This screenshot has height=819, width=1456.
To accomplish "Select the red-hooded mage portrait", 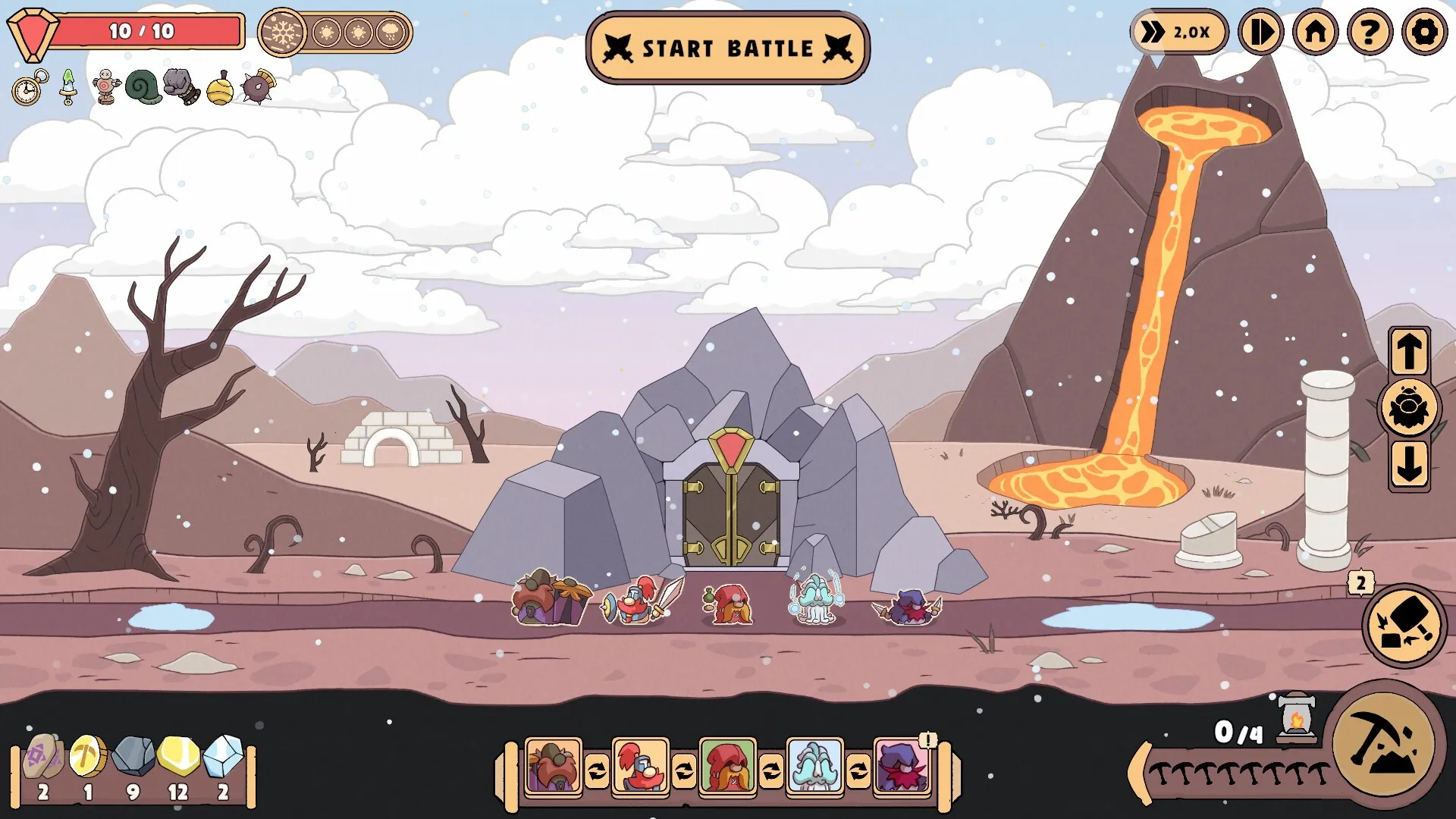I will click(727, 766).
